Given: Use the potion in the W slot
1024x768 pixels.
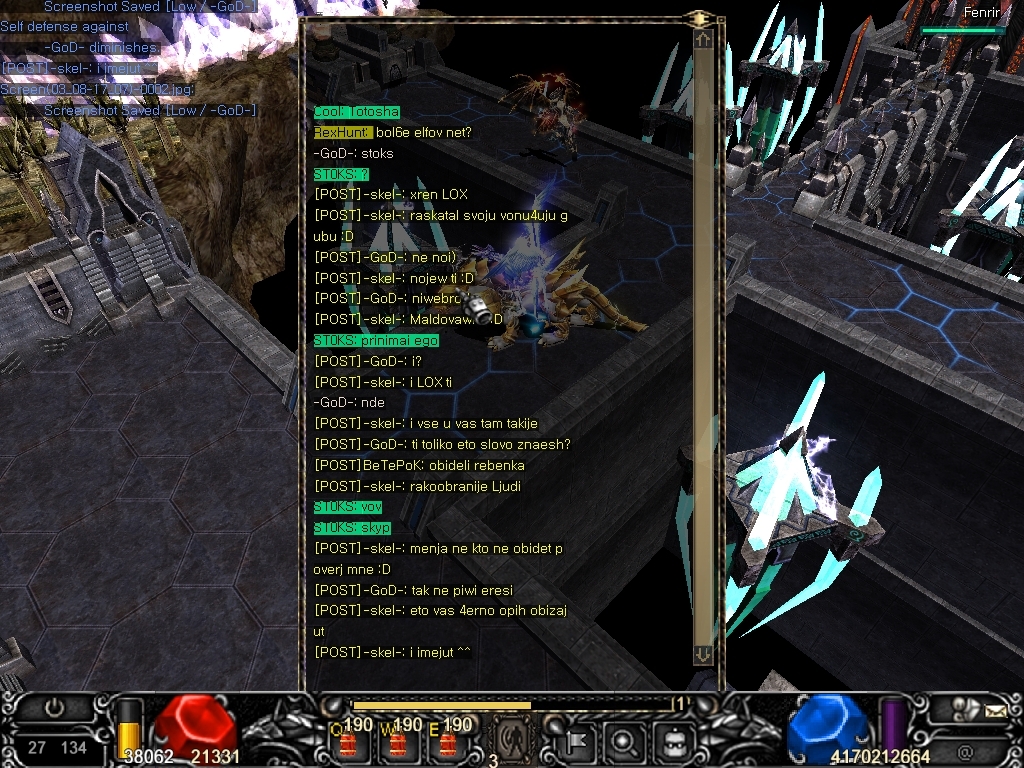Looking at the screenshot, I should pyautogui.click(x=398, y=742).
